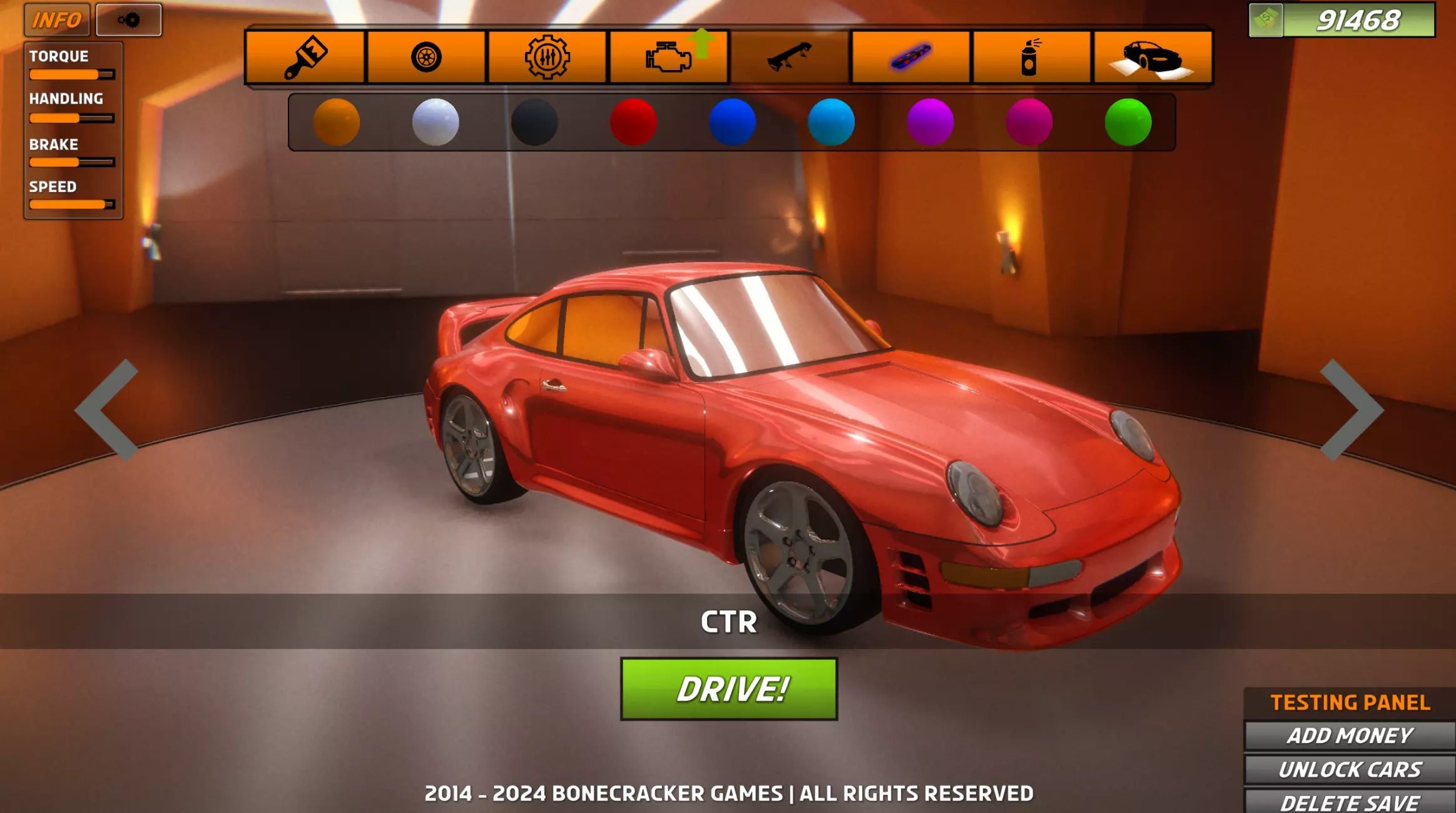The height and width of the screenshot is (813, 1456).
Task: Apply the black paint color
Action: click(x=534, y=122)
